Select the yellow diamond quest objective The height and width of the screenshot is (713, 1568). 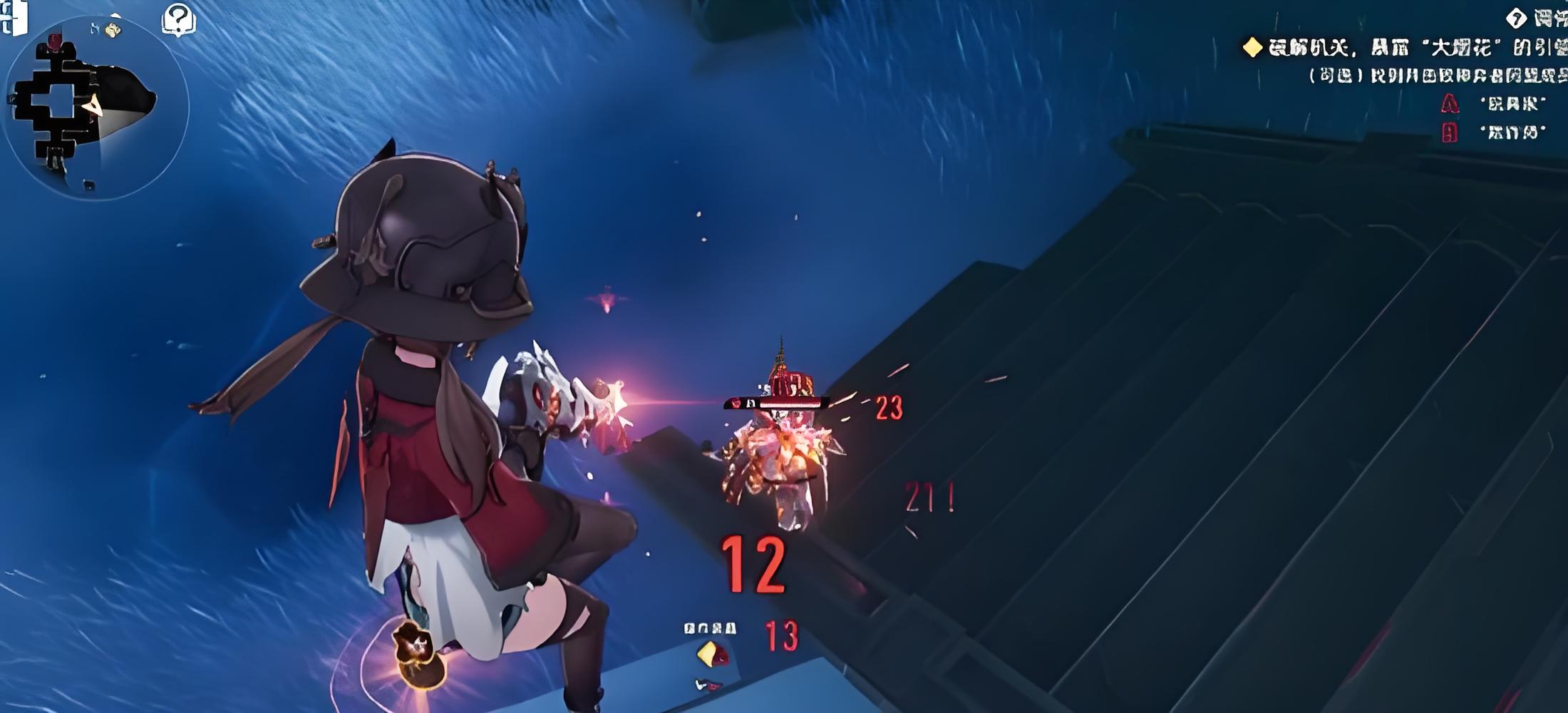(x=1252, y=48)
